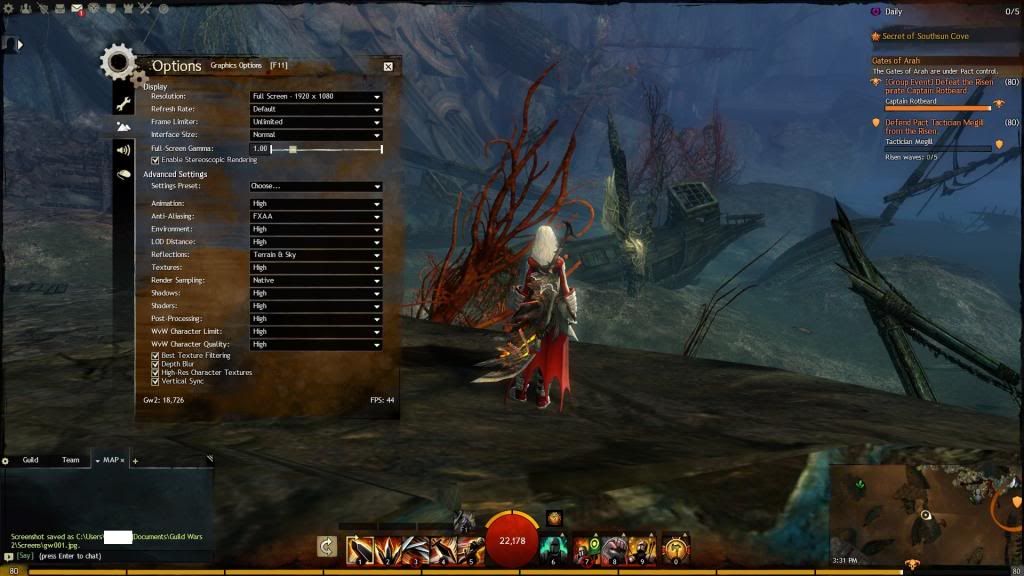The height and width of the screenshot is (576, 1024).
Task: Click the Full-Screen Gamma slider
Action: click(x=326, y=149)
